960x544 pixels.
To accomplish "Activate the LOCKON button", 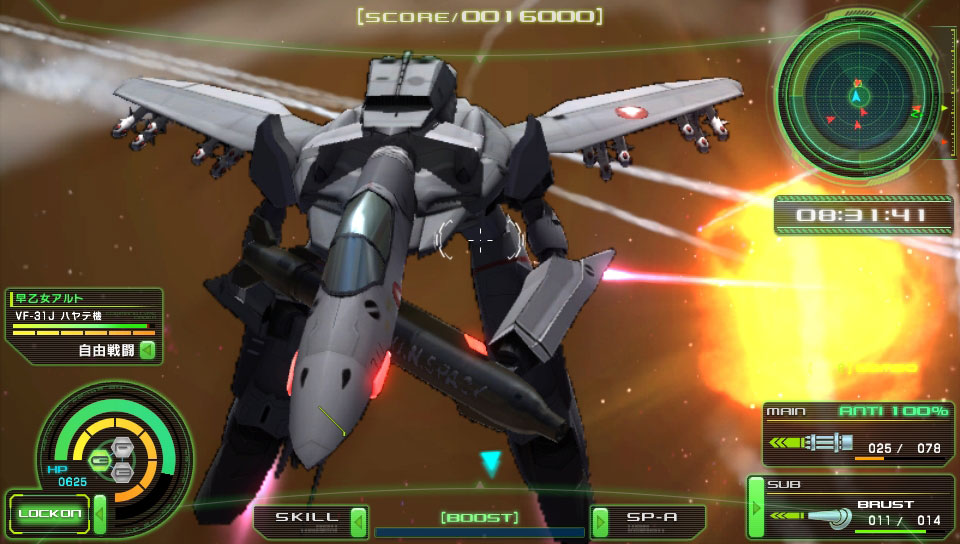I will [x=50, y=514].
